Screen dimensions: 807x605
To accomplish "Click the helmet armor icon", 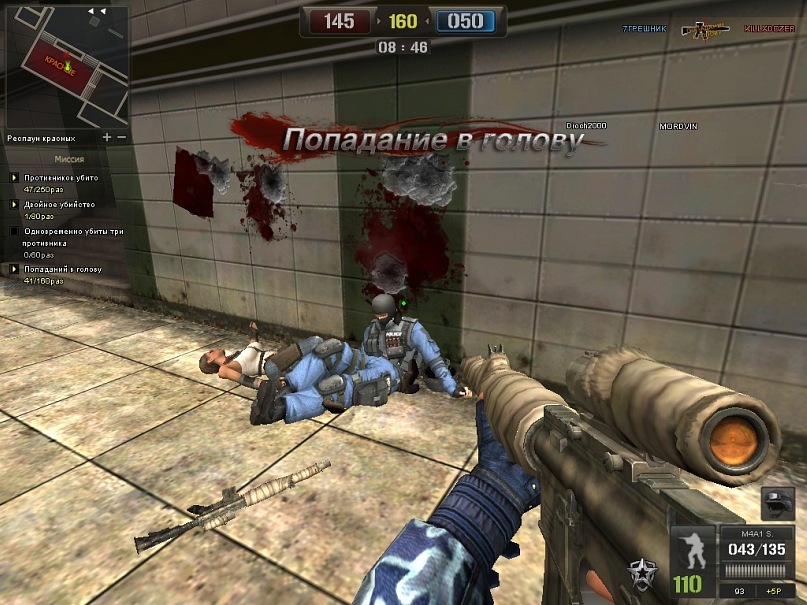I will 777,502.
